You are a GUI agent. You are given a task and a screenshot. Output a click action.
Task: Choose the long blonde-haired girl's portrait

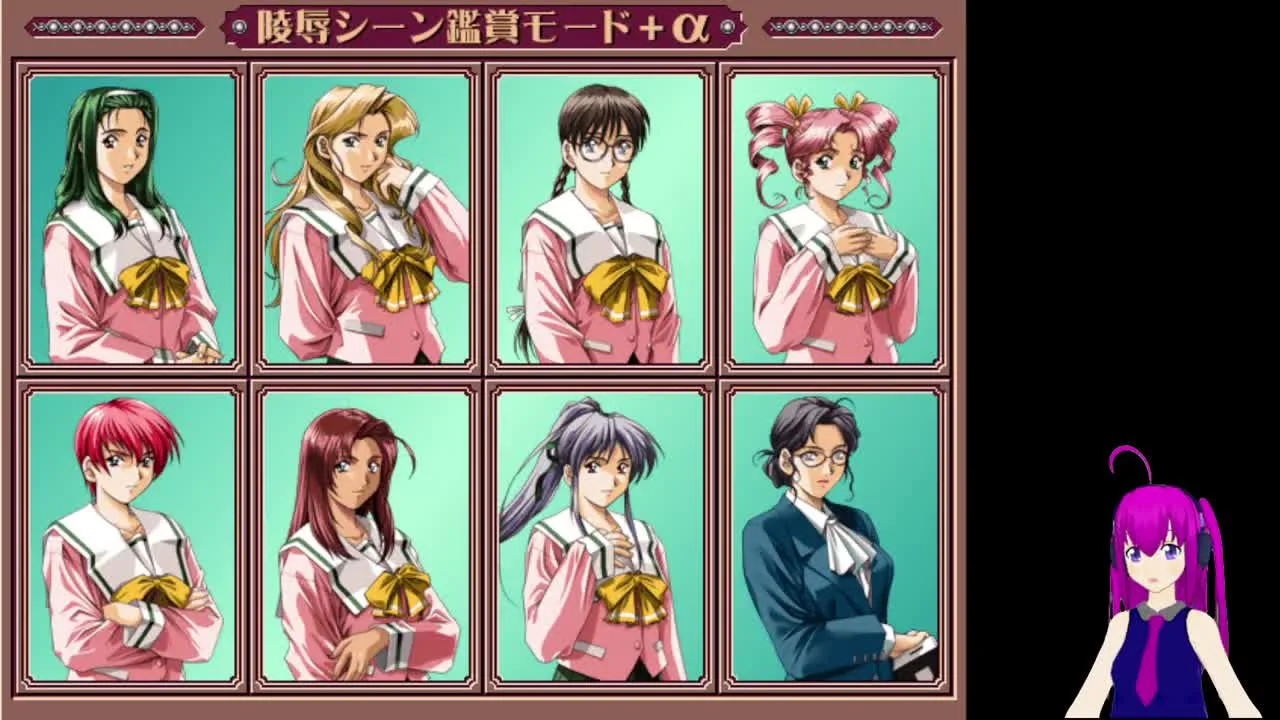coord(366,219)
